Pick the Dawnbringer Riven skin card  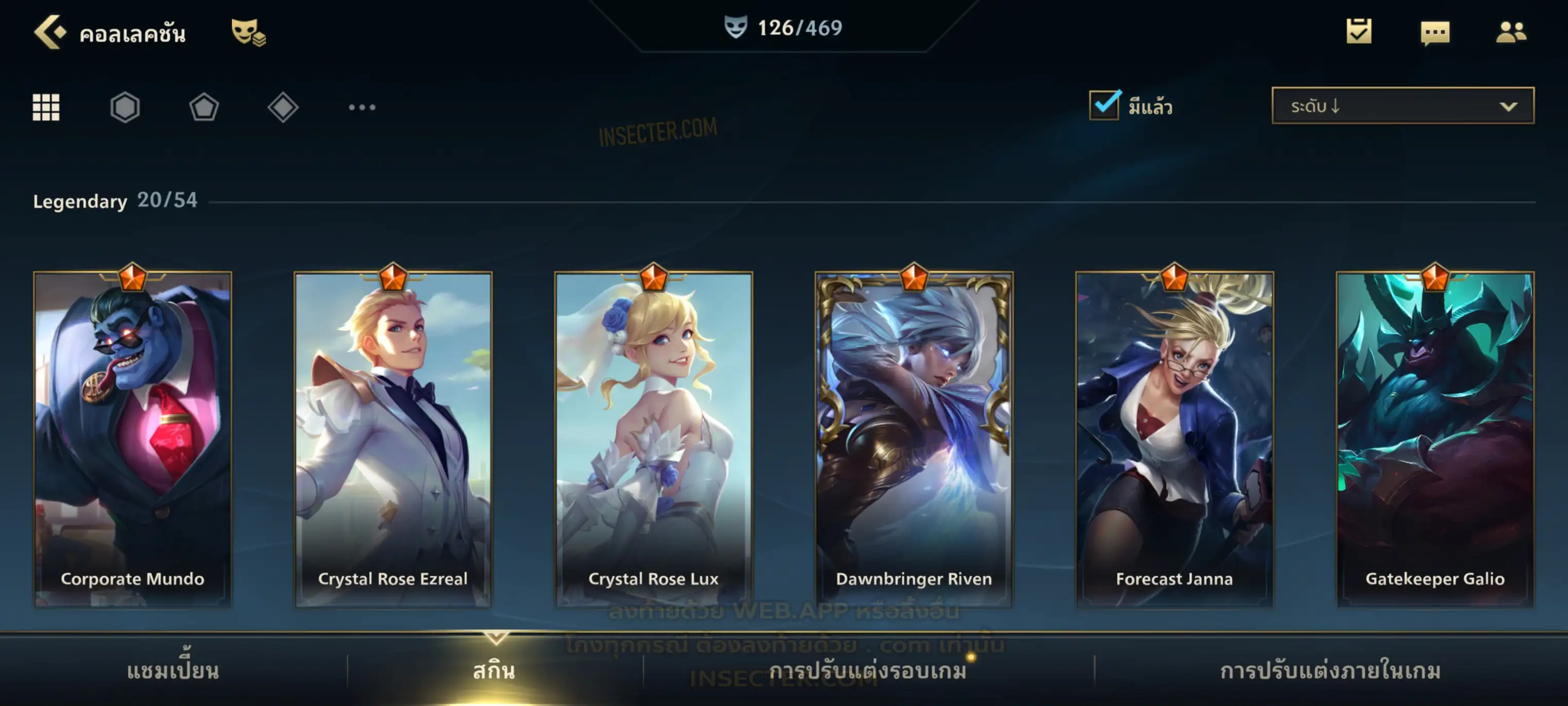914,439
